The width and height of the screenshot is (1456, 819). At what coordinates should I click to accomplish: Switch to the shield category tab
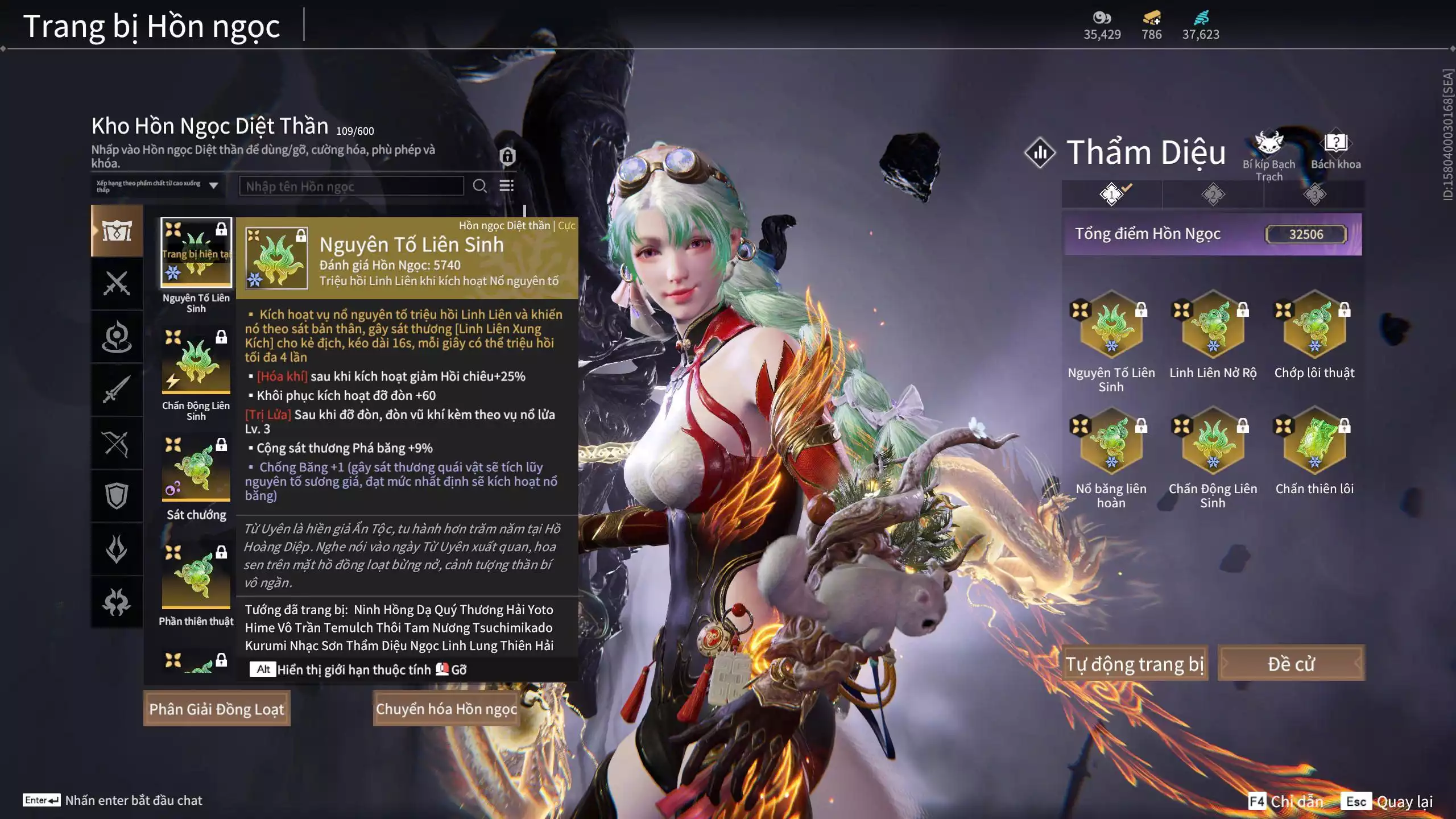117,496
